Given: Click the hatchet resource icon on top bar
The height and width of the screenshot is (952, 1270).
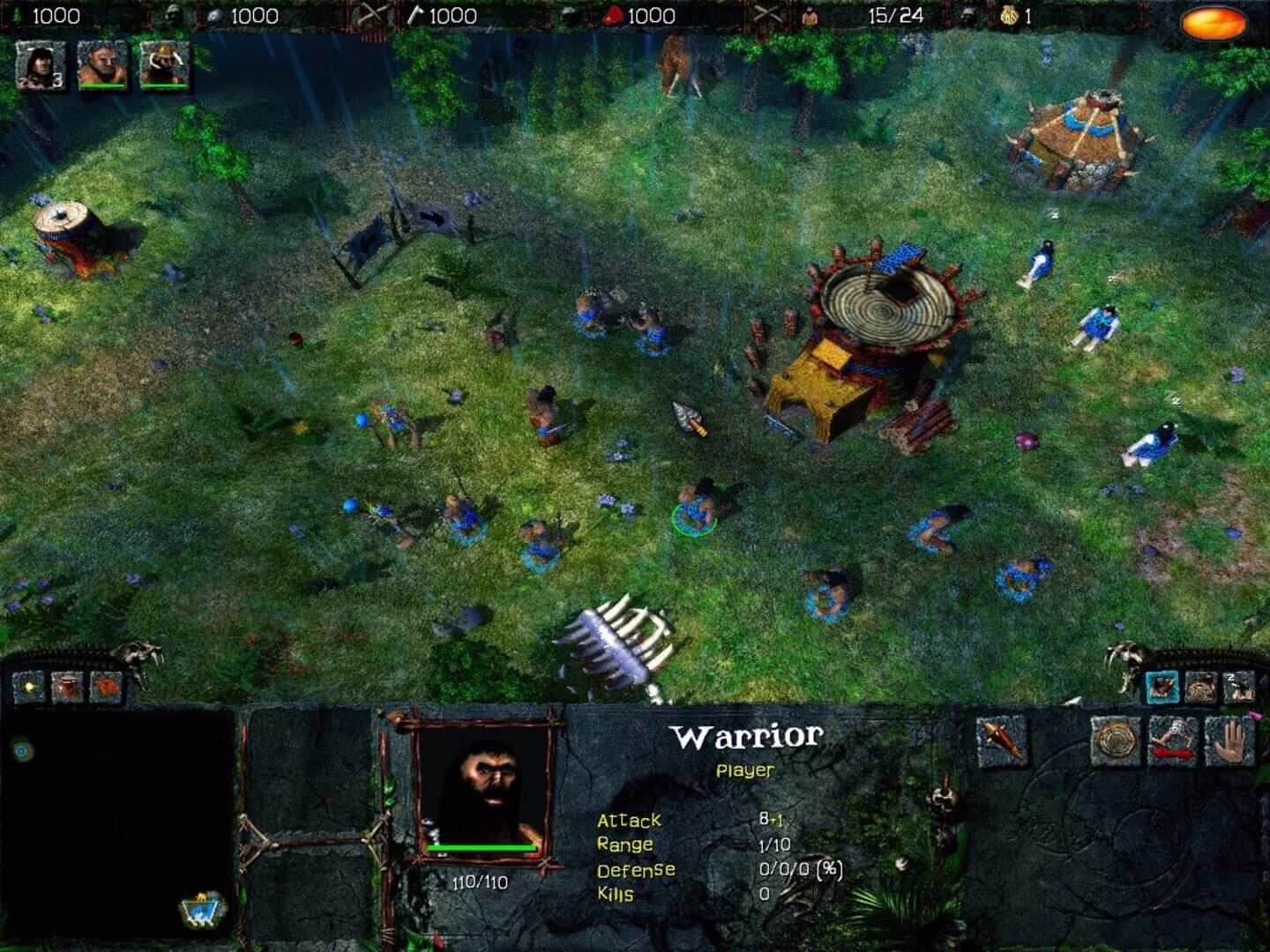Looking at the screenshot, I should pyautogui.click(x=415, y=15).
